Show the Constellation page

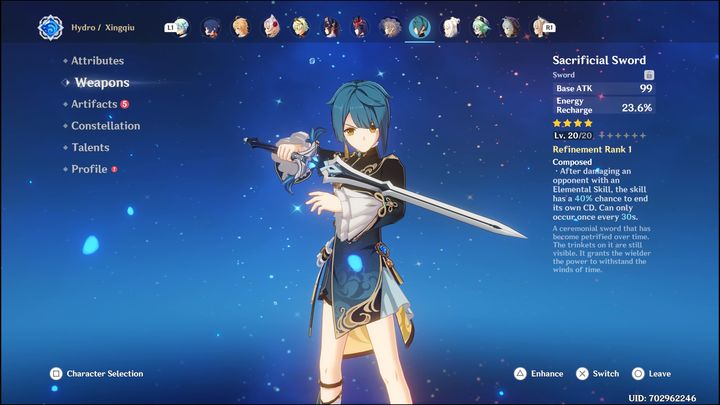[105, 126]
